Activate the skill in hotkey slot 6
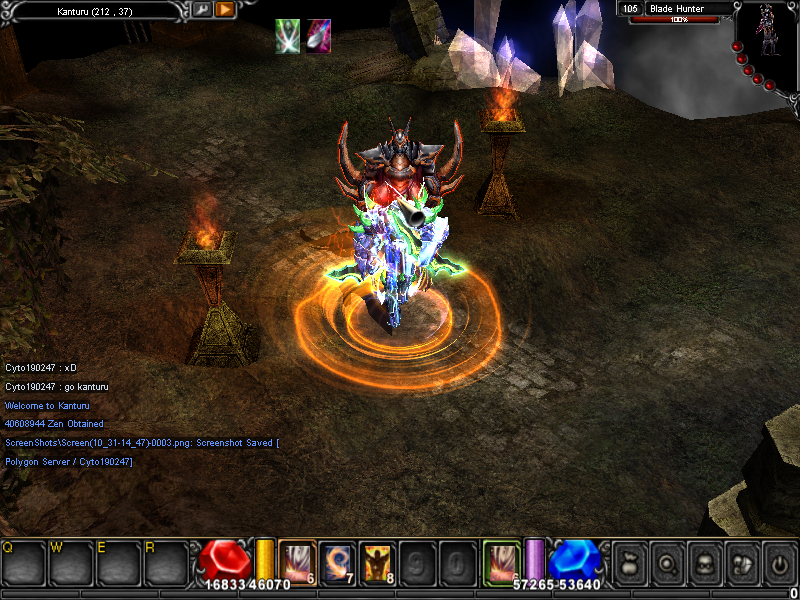This screenshot has width=800, height=600. pos(297,560)
